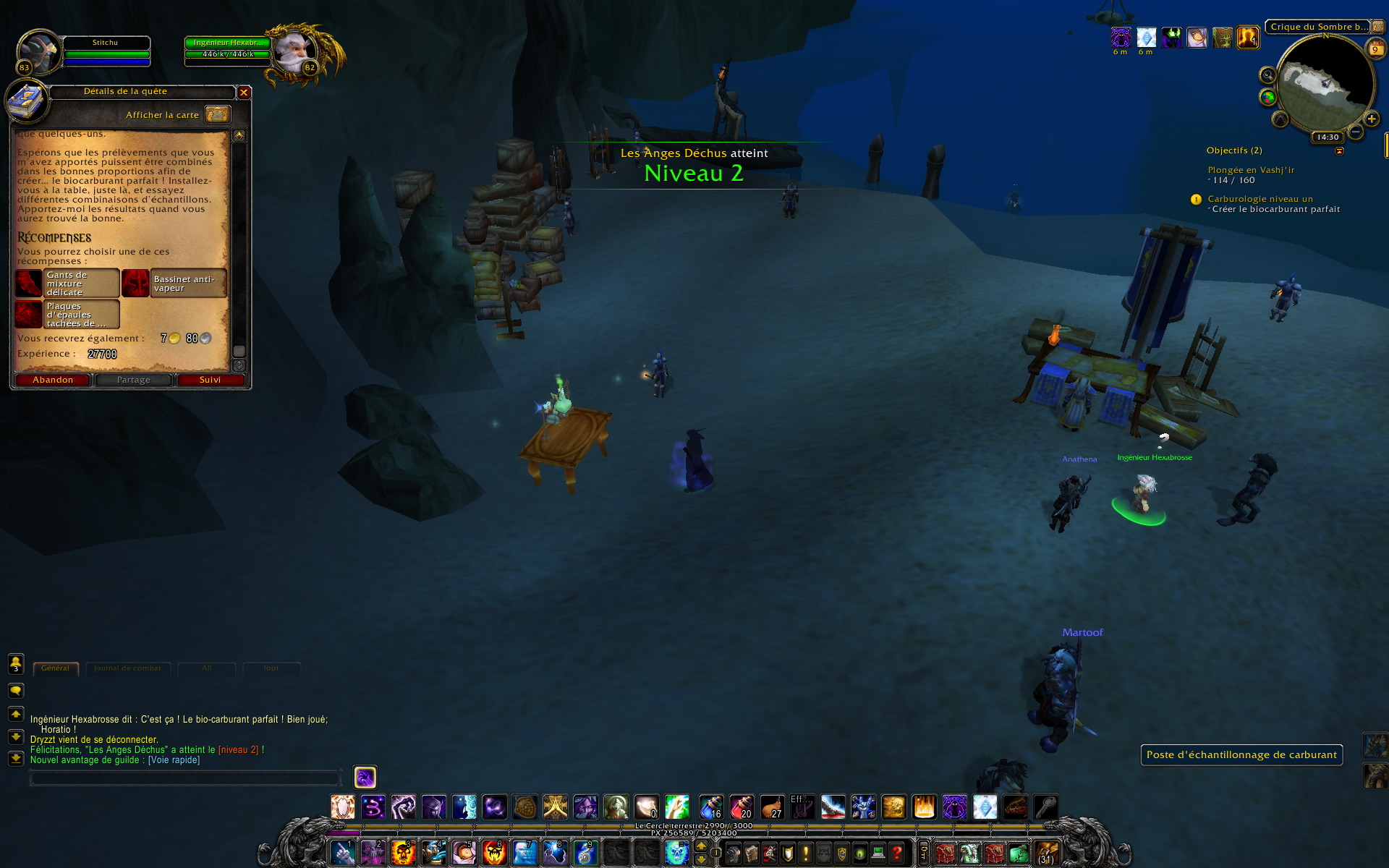The width and height of the screenshot is (1389, 868).
Task: Open the calendar showing day 9
Action: [x=1375, y=49]
